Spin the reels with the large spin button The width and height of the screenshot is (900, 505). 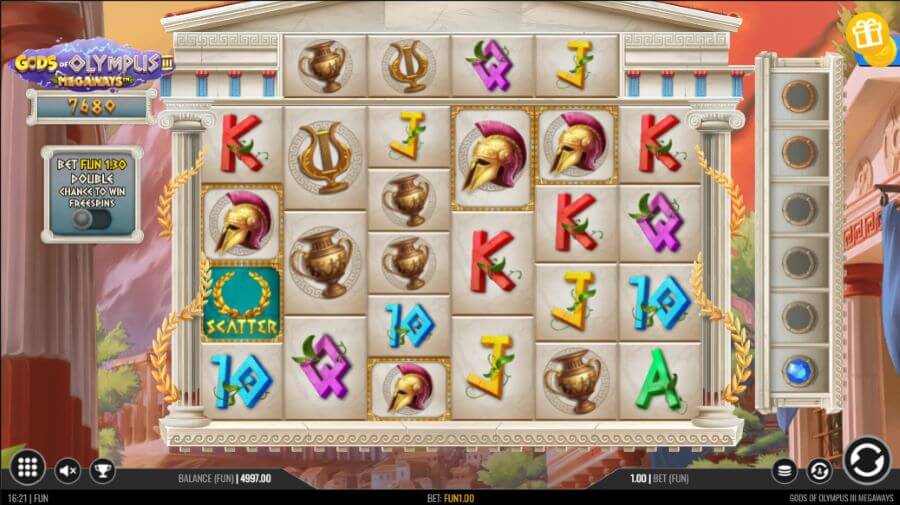(x=866, y=461)
